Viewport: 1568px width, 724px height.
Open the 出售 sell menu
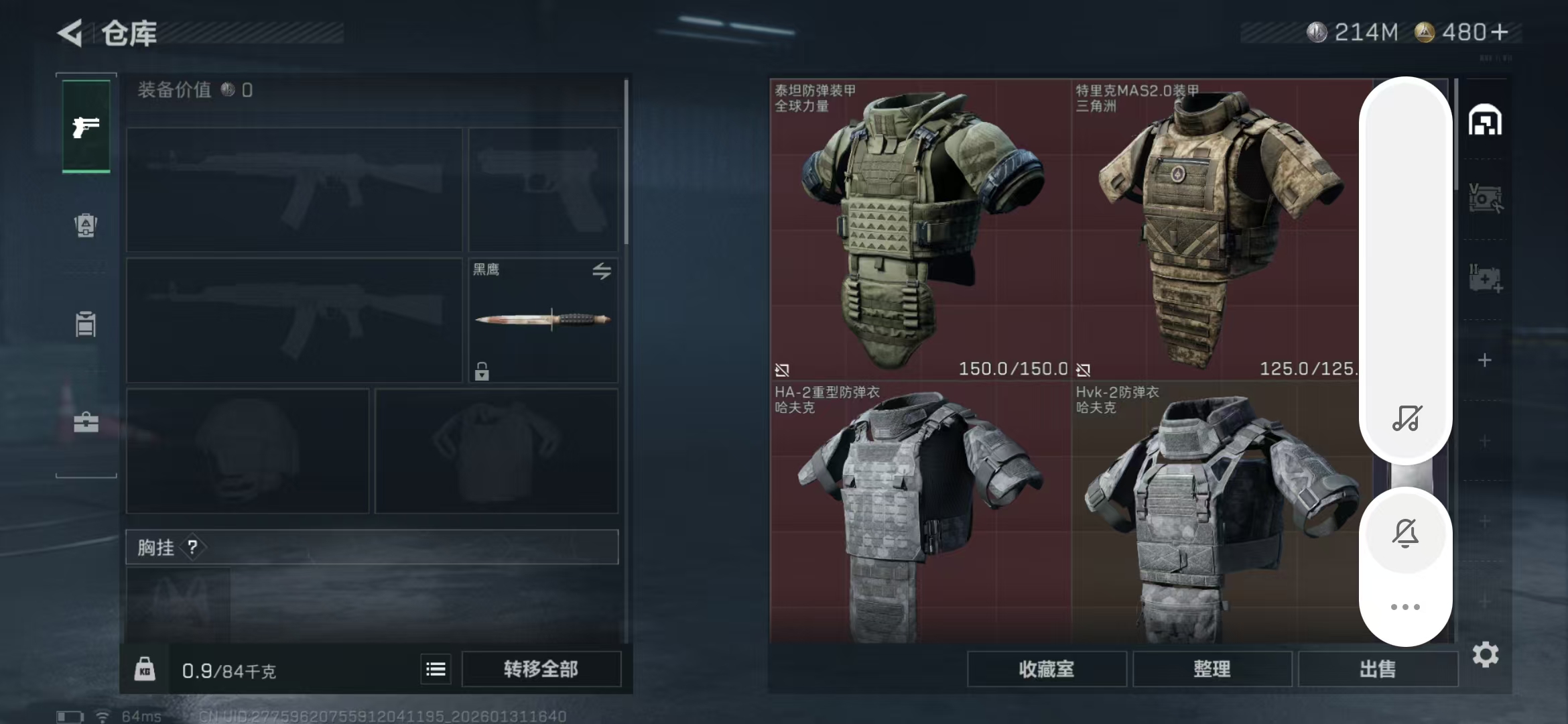[x=1377, y=669]
